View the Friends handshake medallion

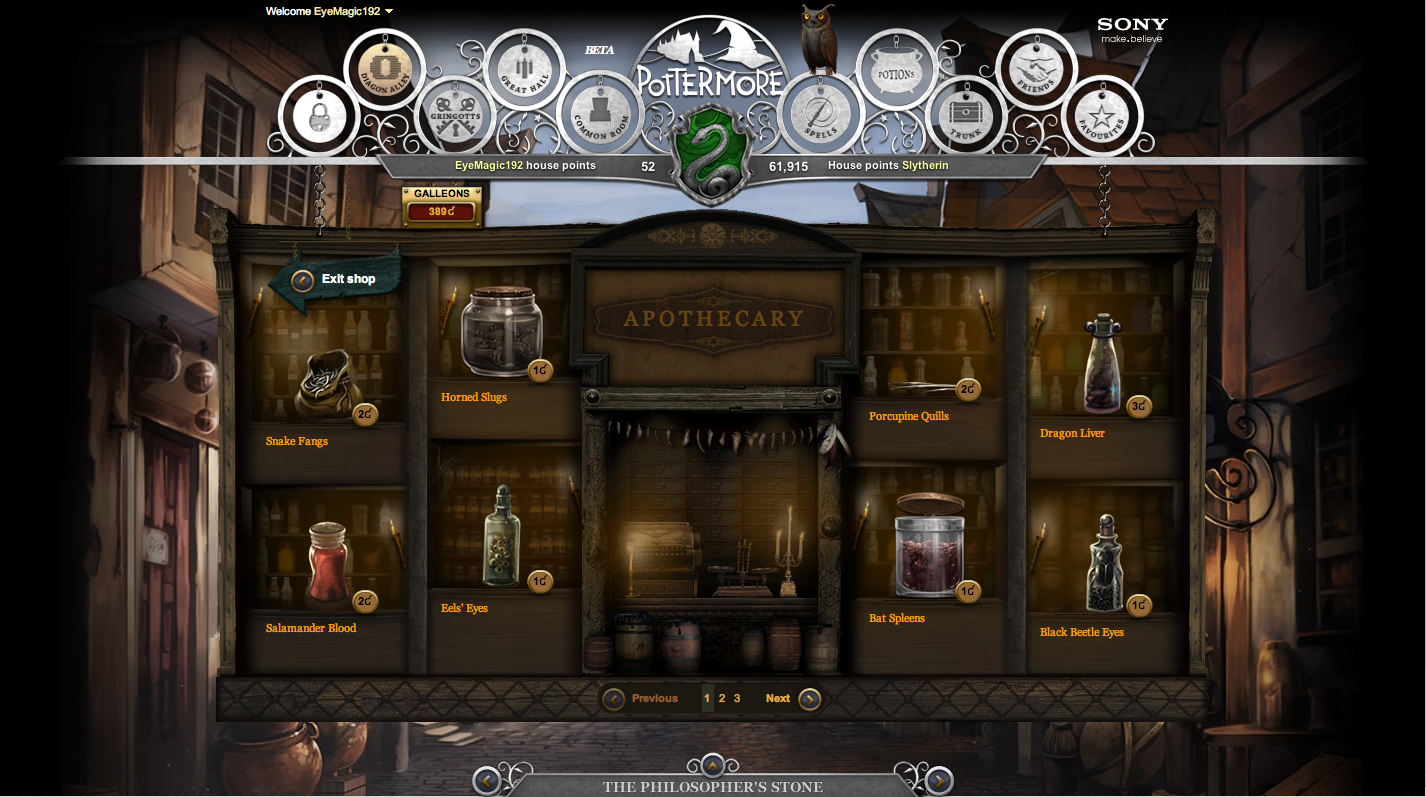1037,68
